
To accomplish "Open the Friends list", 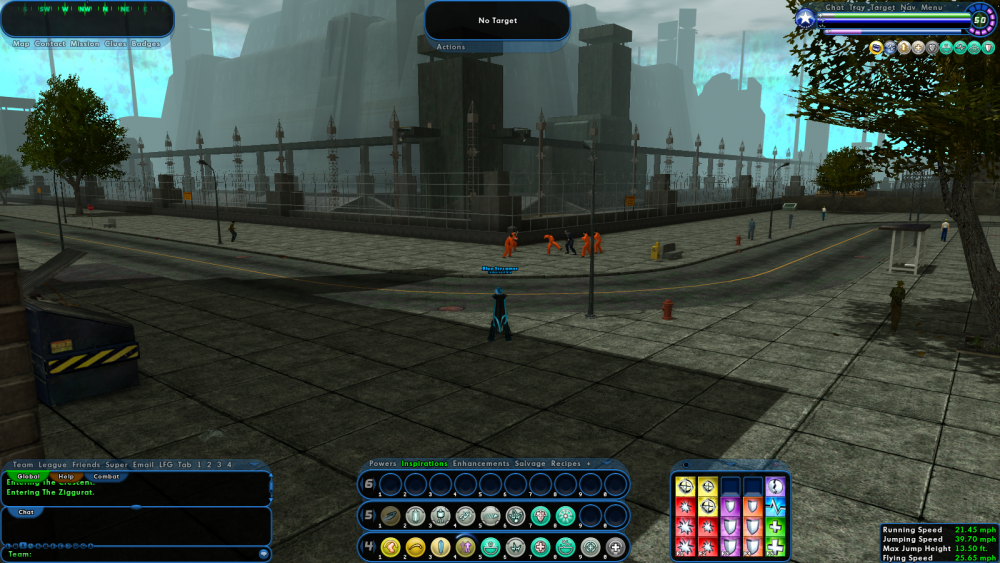I will [x=86, y=464].
